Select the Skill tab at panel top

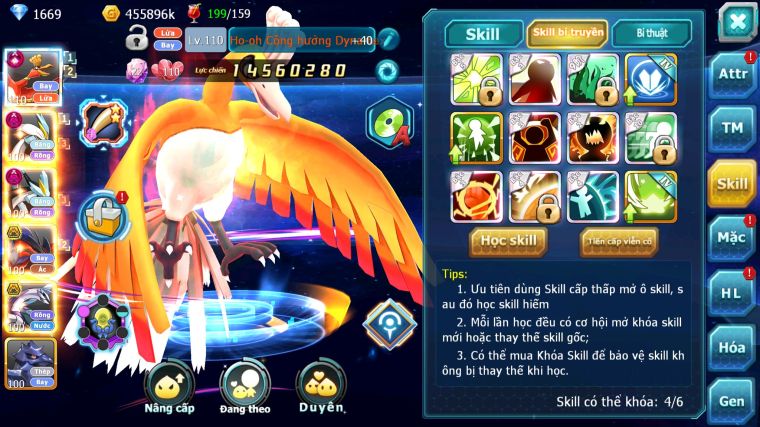click(485, 34)
